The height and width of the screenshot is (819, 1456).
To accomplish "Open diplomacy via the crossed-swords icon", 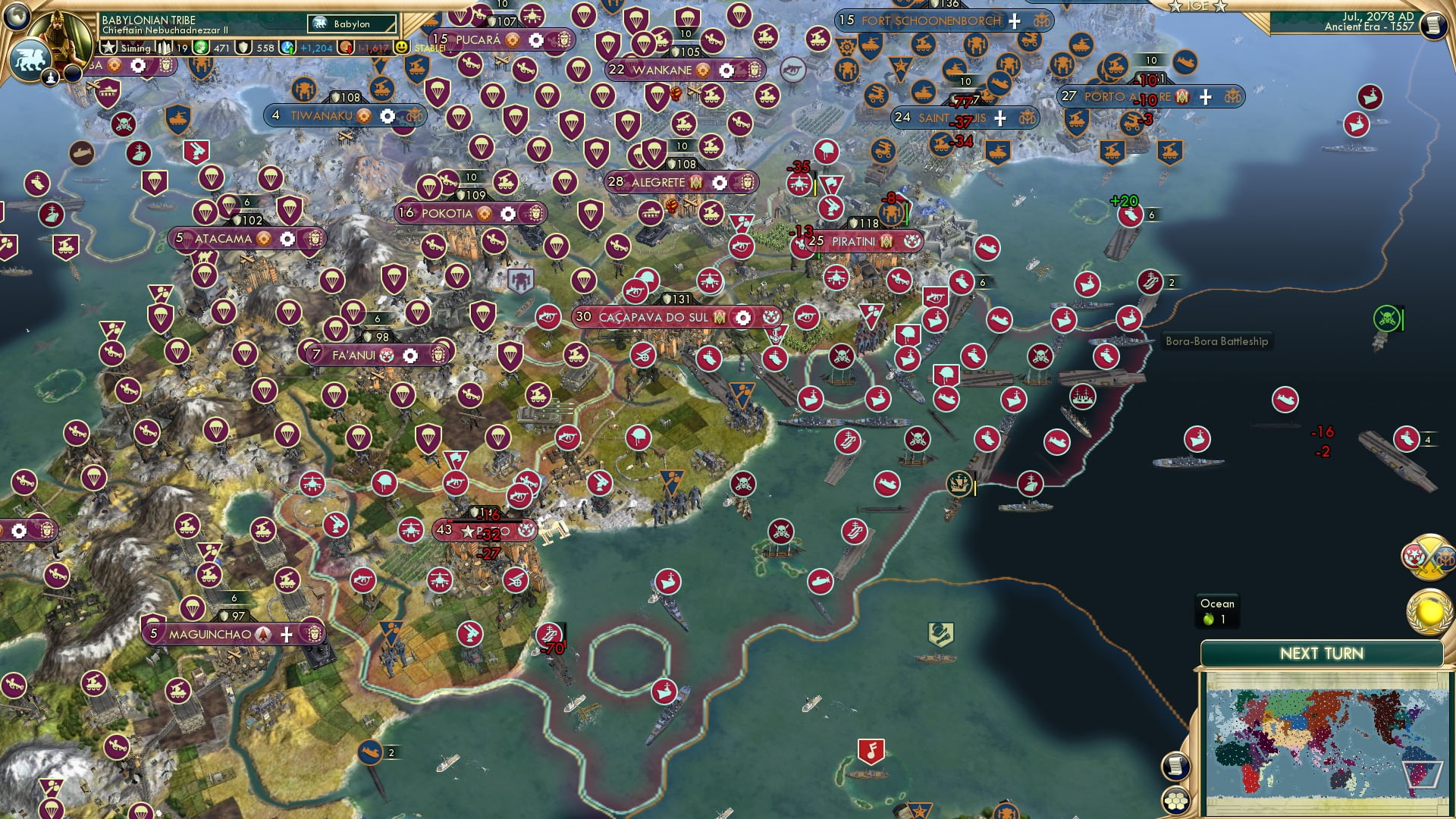I will pos(1430,558).
